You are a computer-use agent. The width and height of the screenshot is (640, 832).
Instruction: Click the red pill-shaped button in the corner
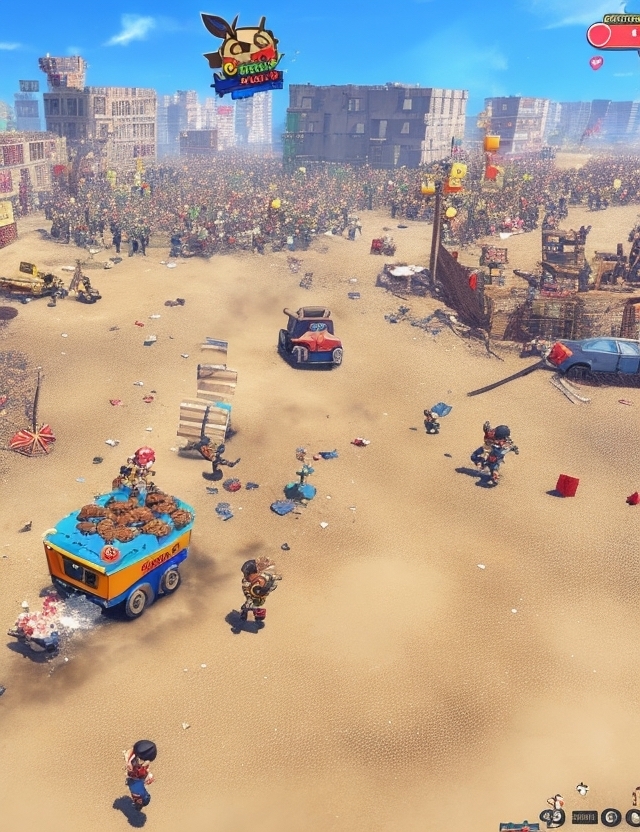(614, 36)
